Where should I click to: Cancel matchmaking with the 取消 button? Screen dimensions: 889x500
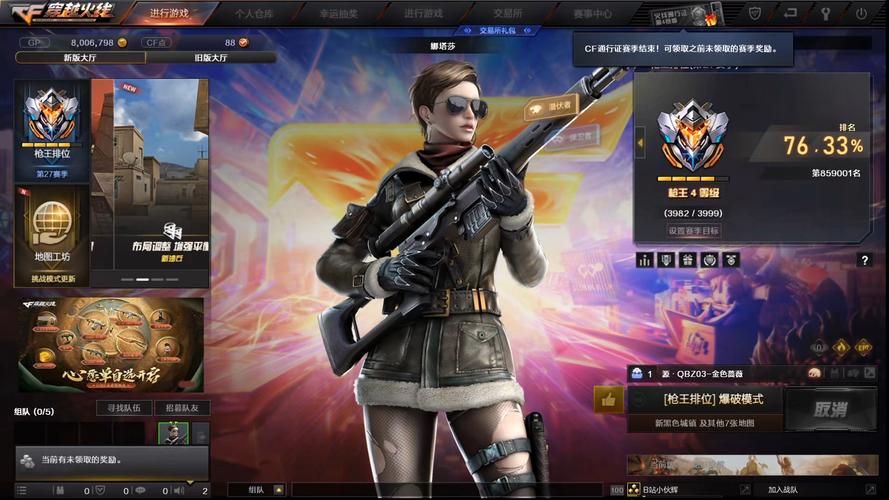[x=830, y=409]
